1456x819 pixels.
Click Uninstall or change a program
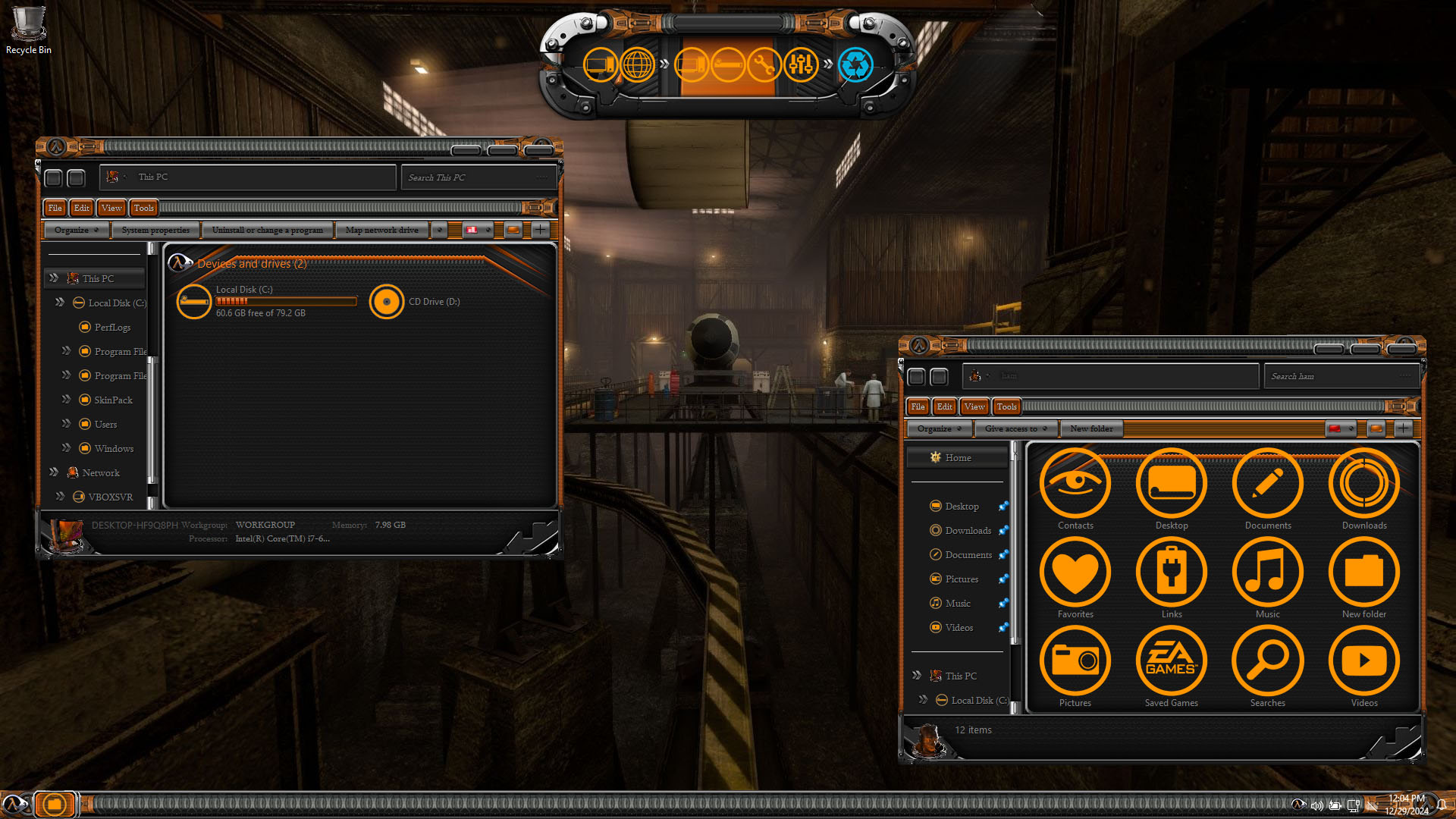click(x=267, y=230)
